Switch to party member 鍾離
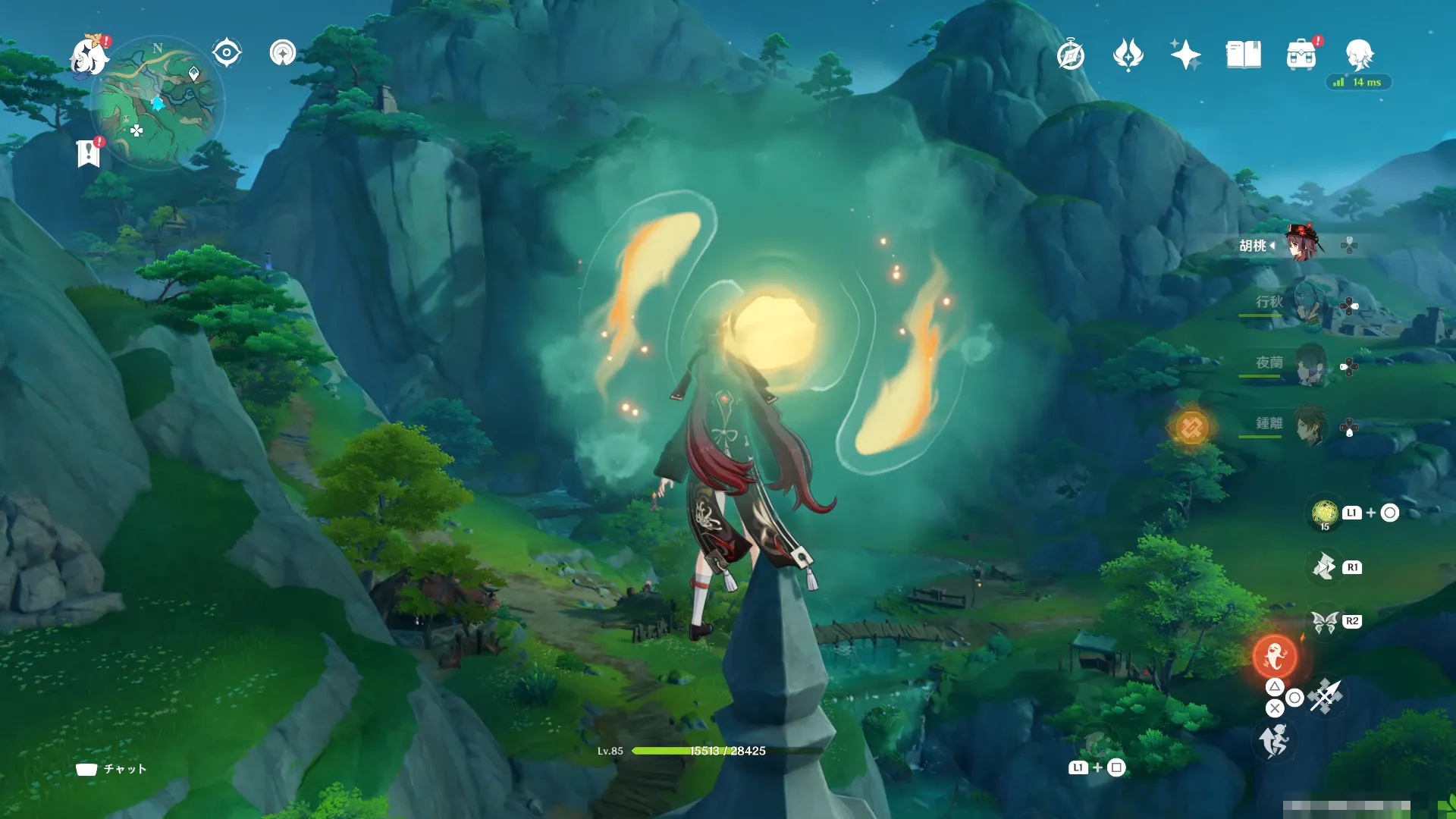The width and height of the screenshot is (1456, 819). 1309,425
